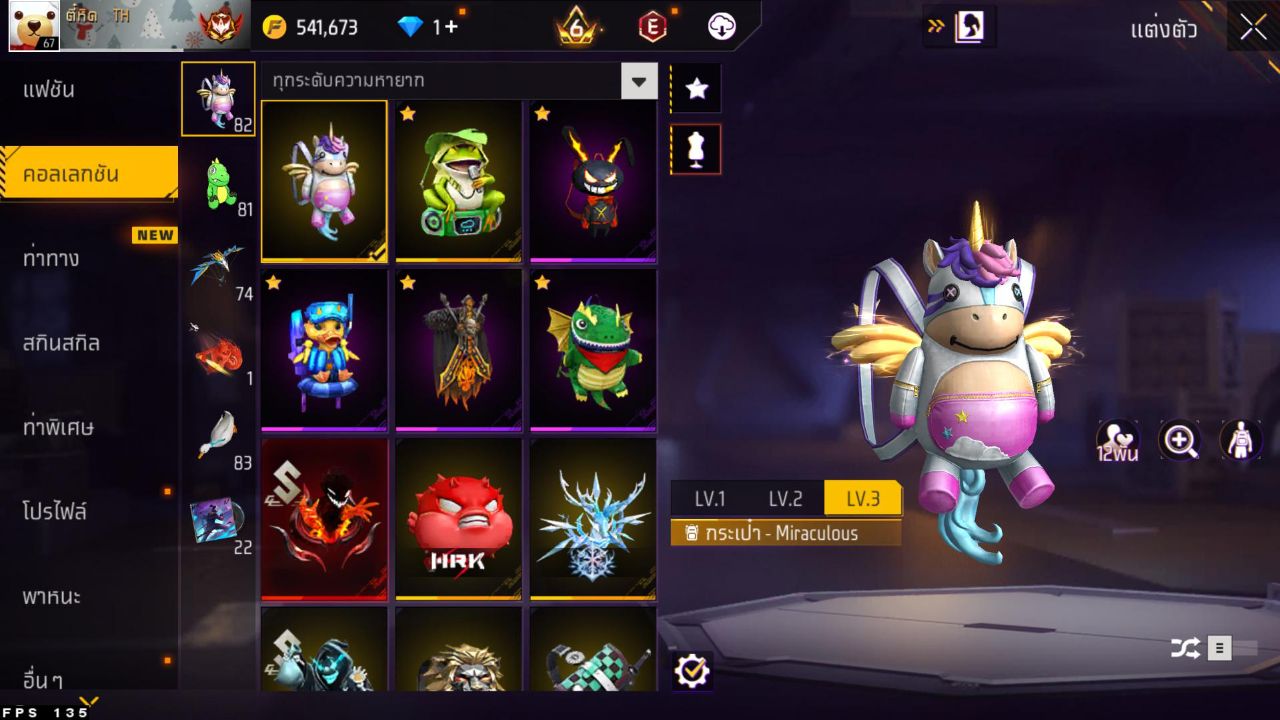Image resolution: width=1280 pixels, height=720 pixels.
Task: Activate the shuffle random outfit icon
Action: (1186, 648)
